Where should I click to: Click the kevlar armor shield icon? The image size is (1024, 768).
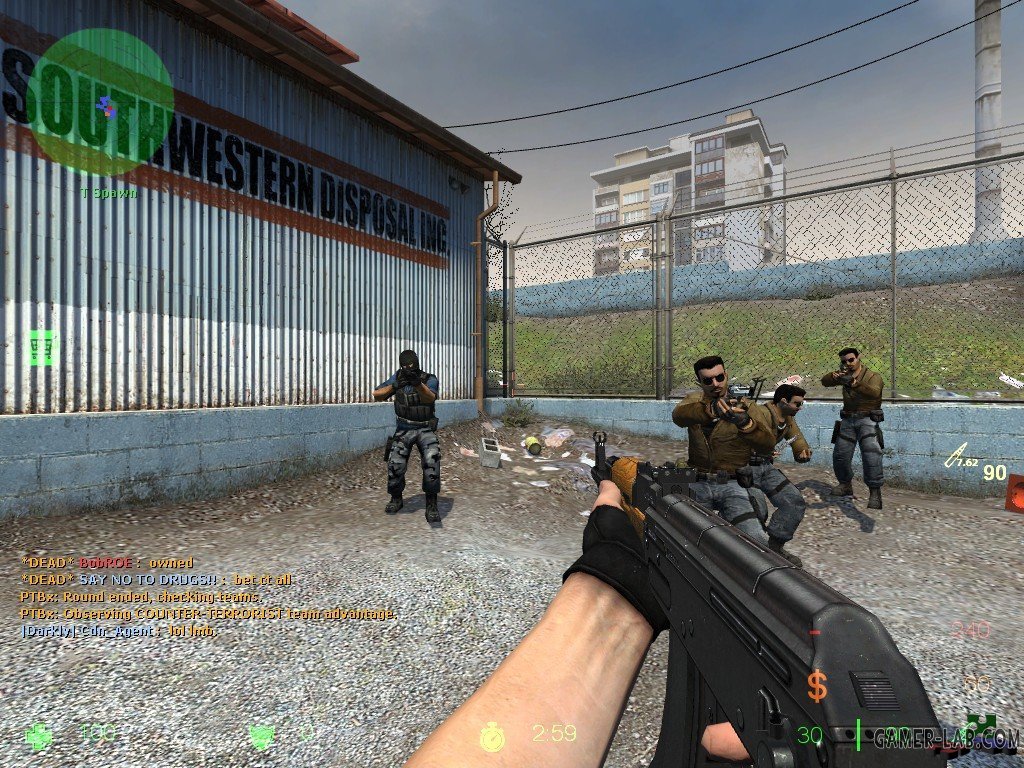pos(262,737)
